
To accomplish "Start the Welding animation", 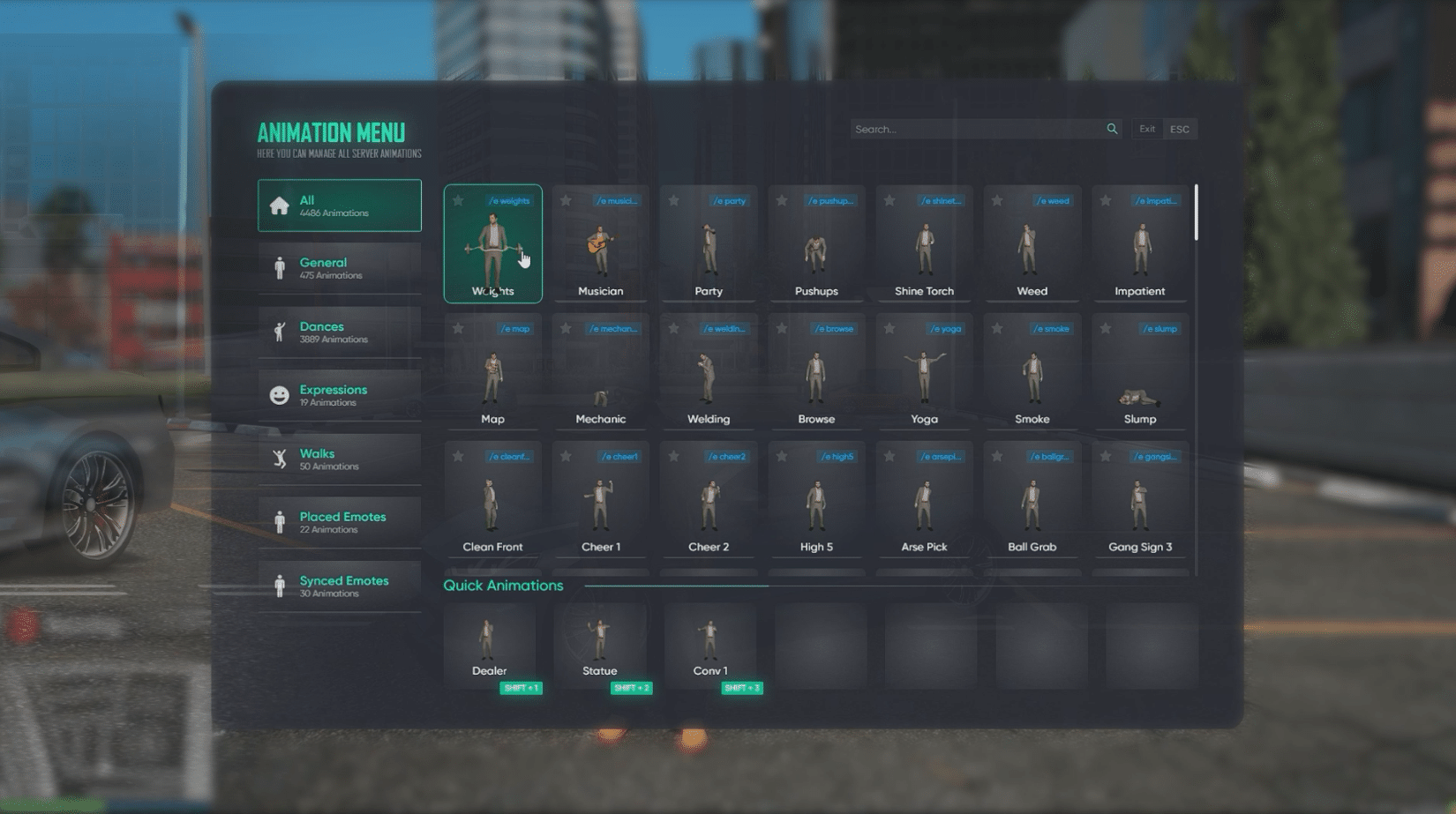I will pyautogui.click(x=709, y=377).
